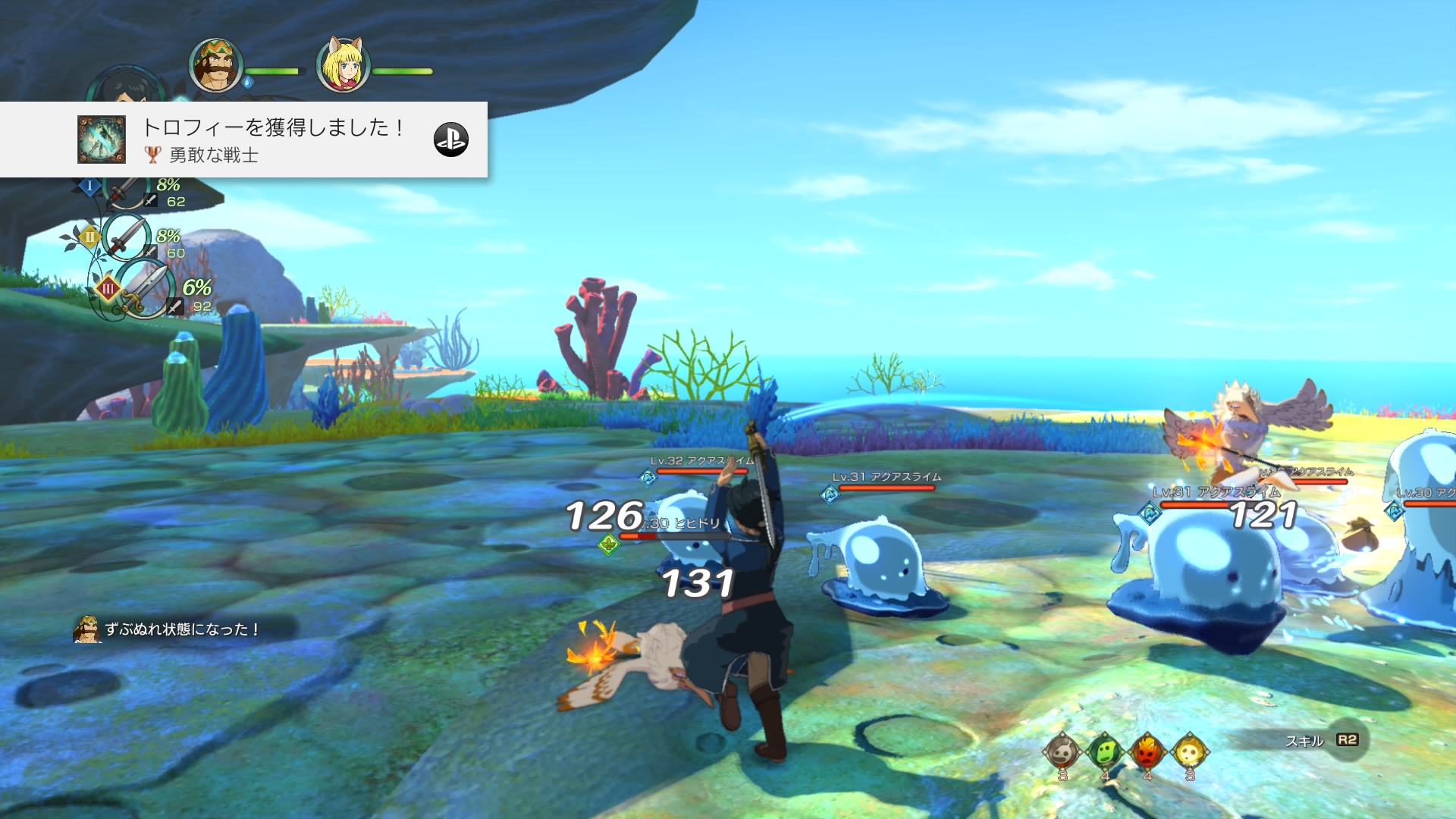Activate the red fire higgledy icon

click(x=1147, y=752)
